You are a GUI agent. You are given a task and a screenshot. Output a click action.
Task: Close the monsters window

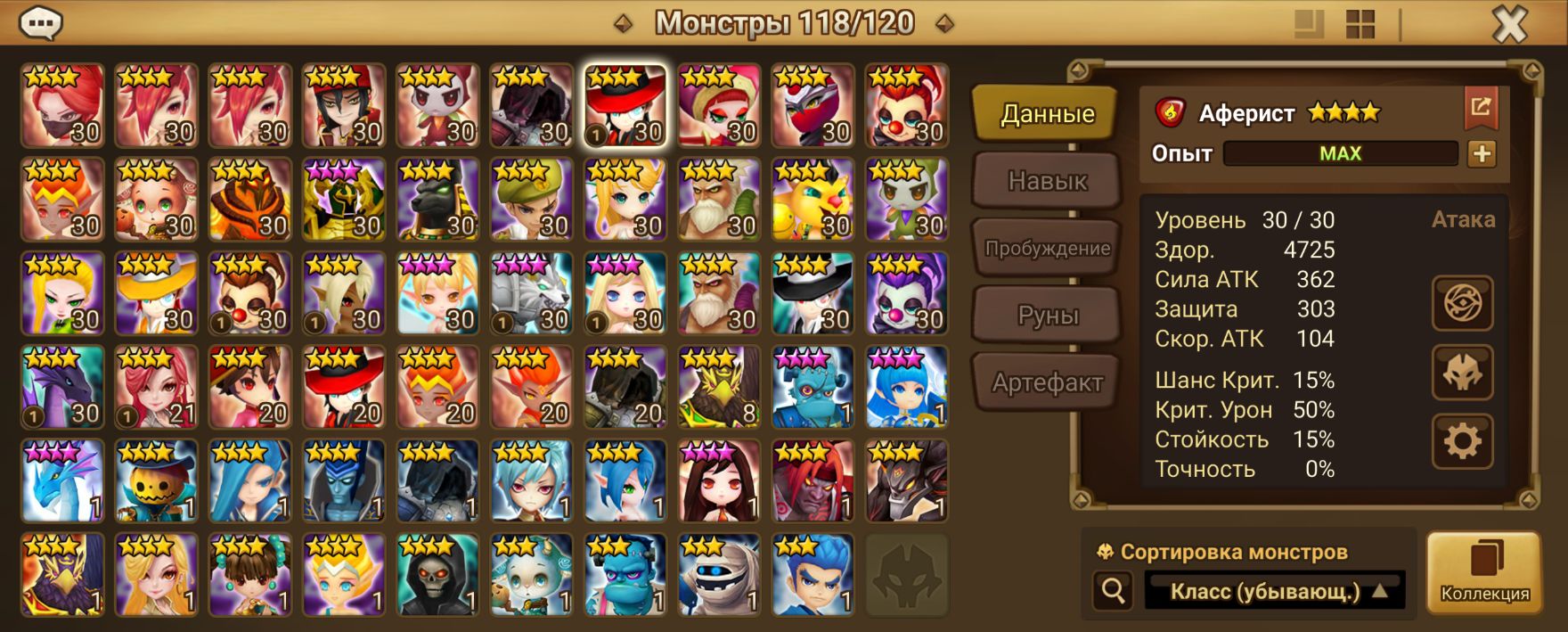point(1509,25)
